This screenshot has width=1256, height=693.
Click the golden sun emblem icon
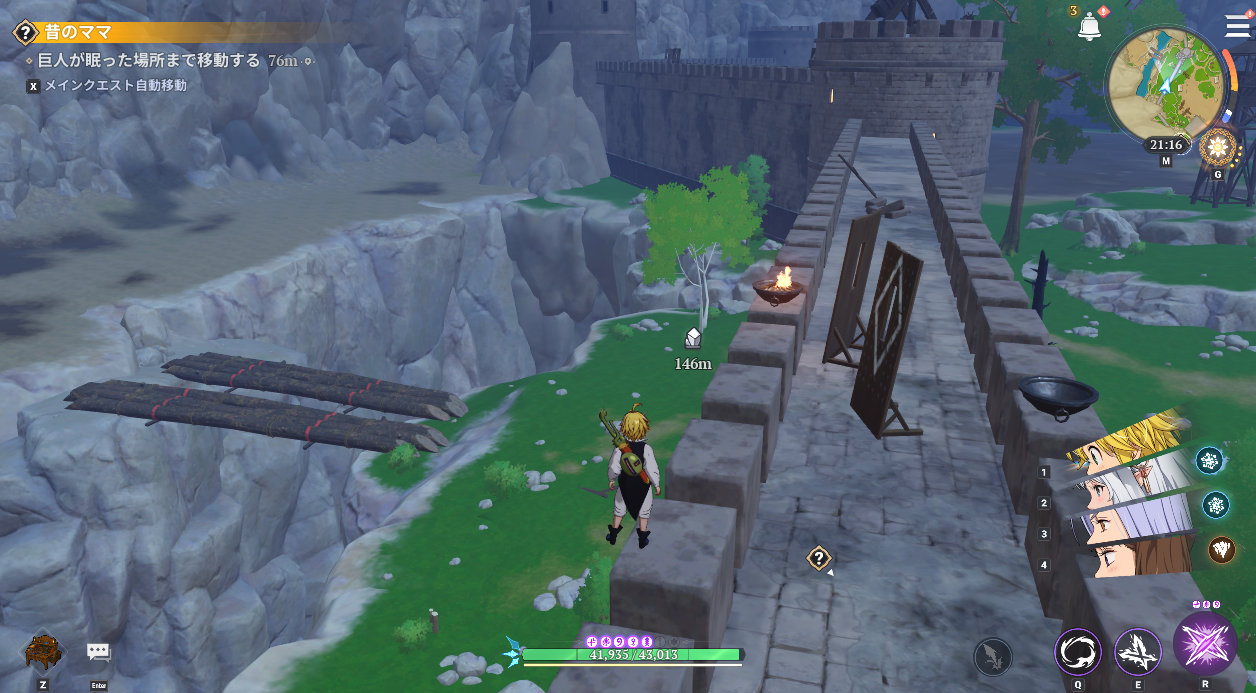(1218, 148)
